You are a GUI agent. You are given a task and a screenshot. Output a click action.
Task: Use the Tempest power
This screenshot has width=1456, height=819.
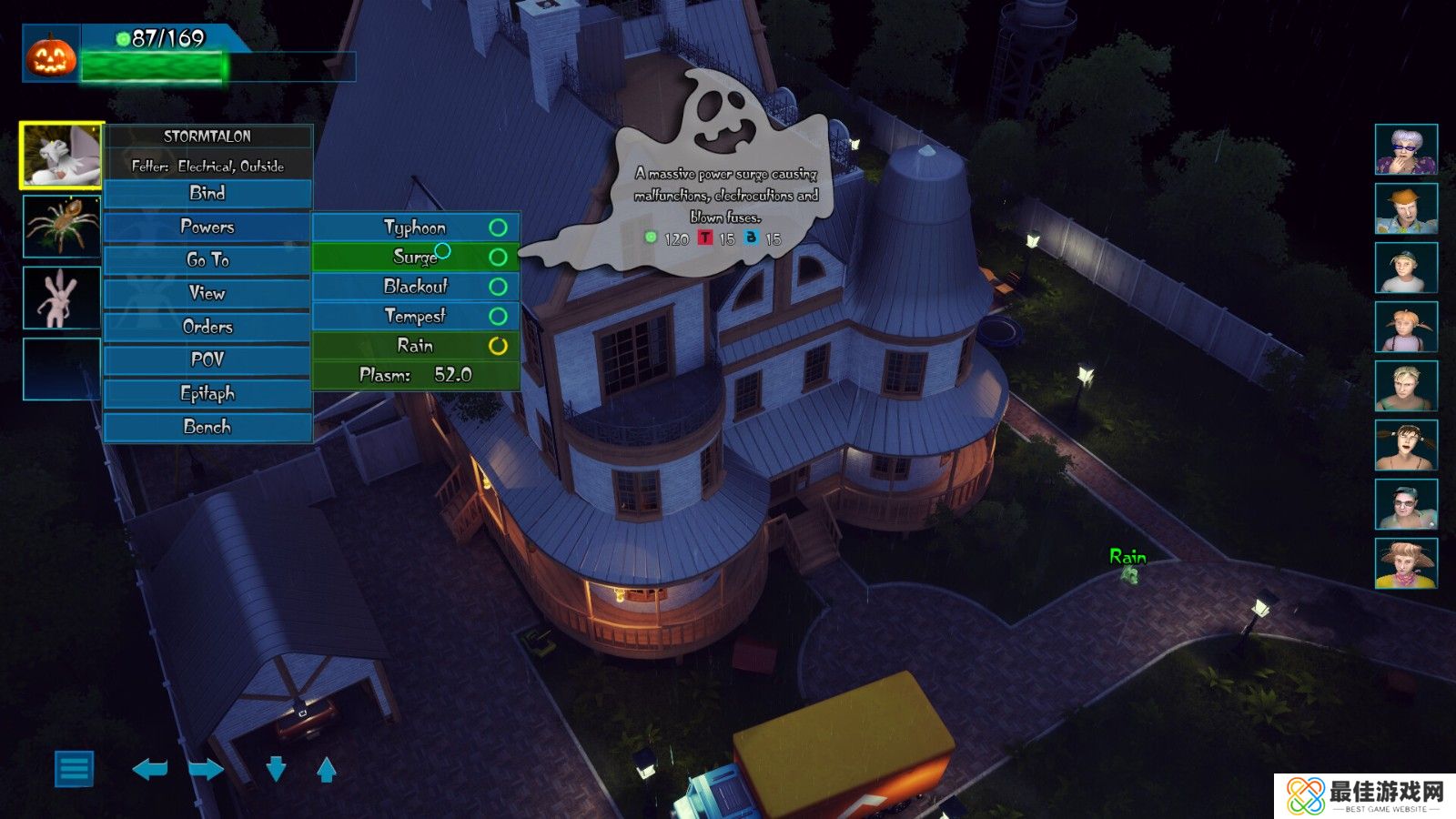point(415,316)
